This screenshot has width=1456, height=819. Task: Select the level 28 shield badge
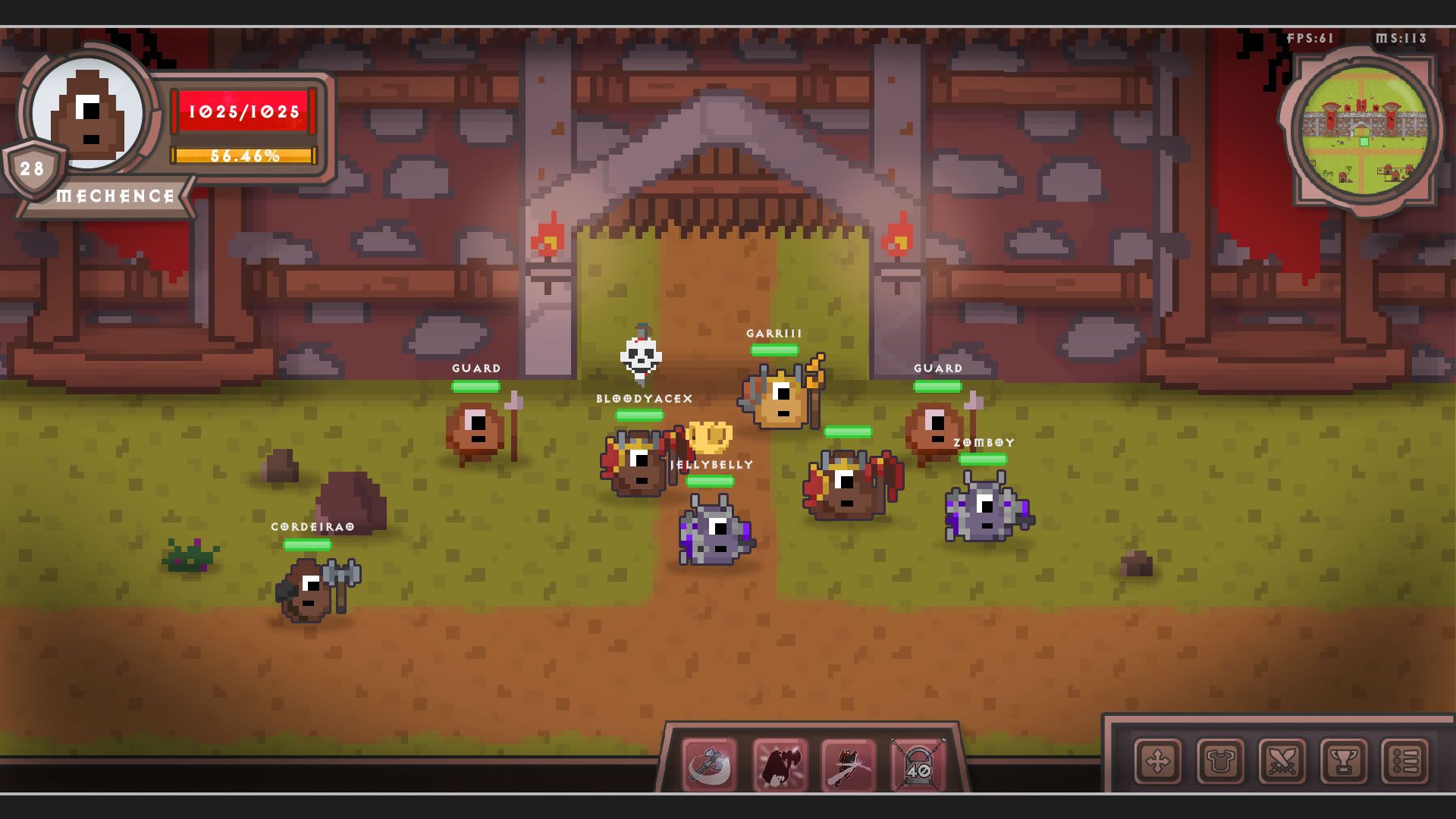click(32, 168)
